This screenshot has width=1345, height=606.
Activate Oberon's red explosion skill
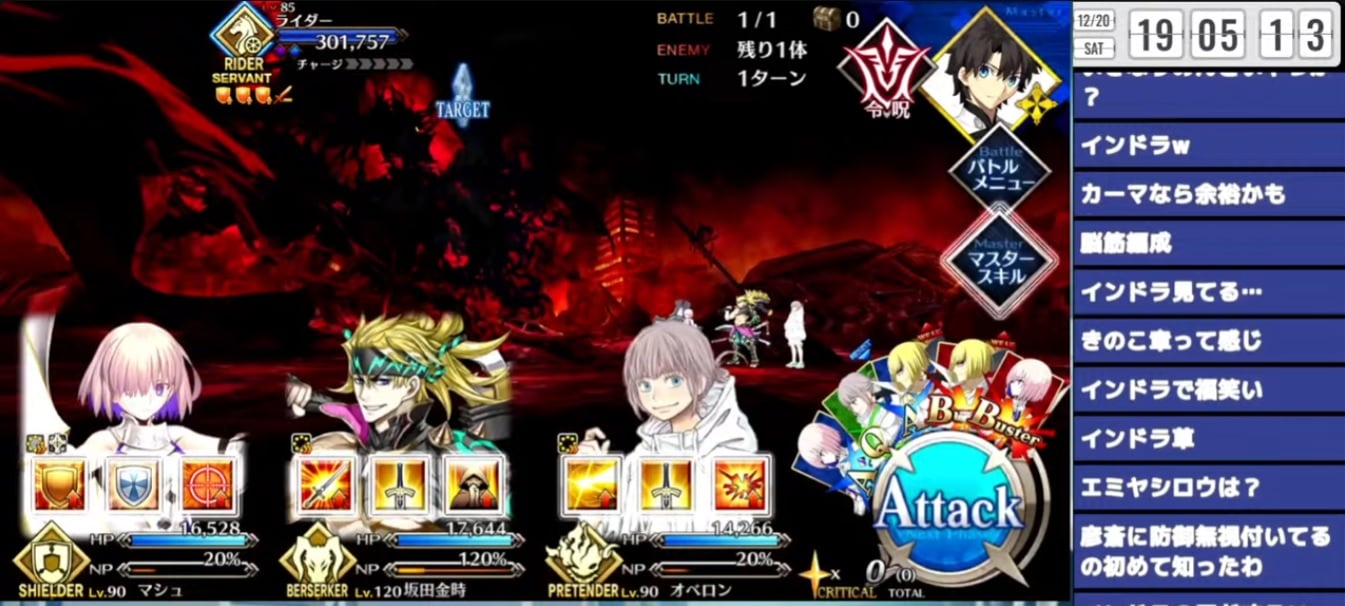tap(738, 485)
